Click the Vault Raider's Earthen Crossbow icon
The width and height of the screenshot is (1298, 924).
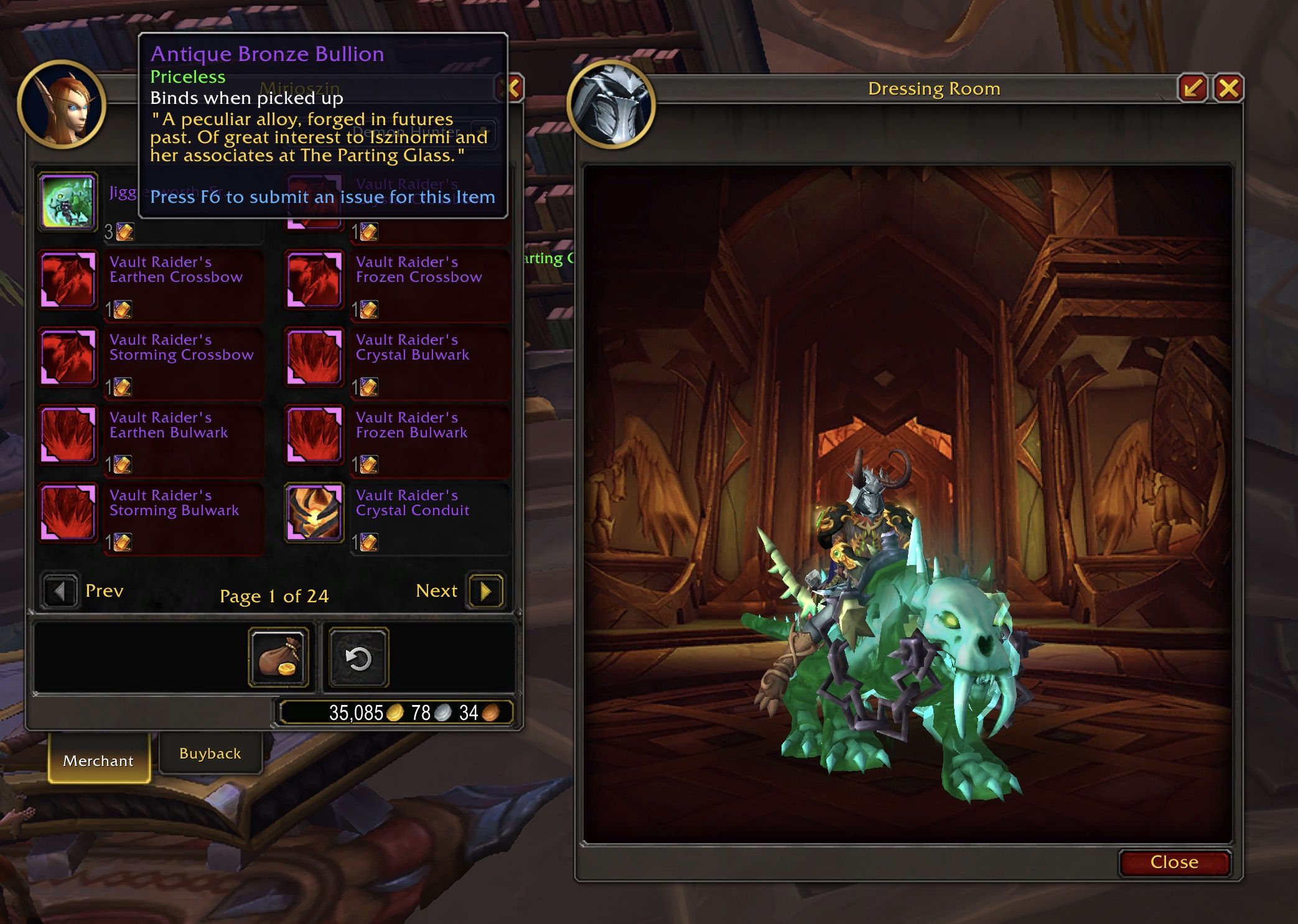point(68,279)
